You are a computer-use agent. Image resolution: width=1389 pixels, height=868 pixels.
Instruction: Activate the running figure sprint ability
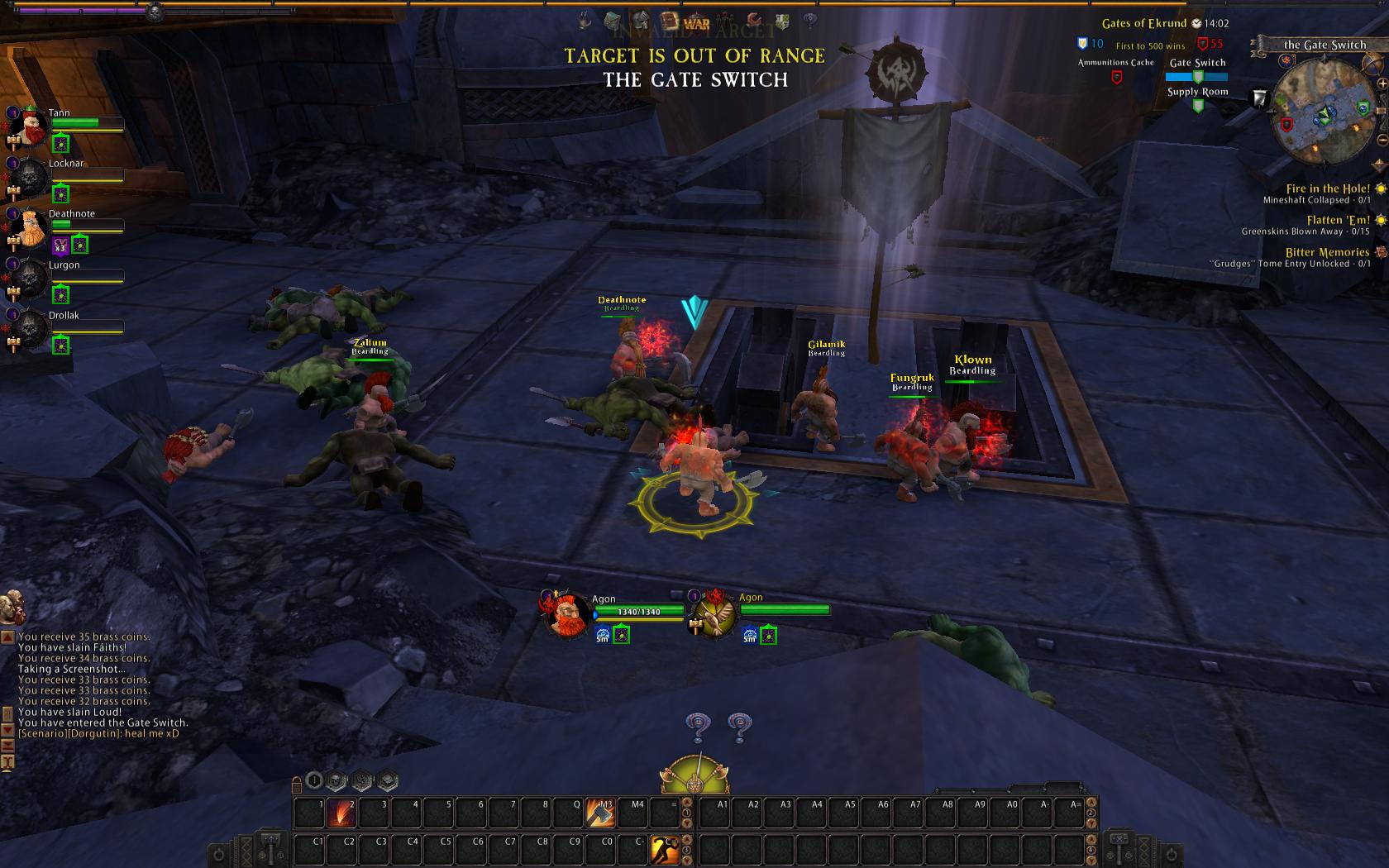tap(665, 850)
